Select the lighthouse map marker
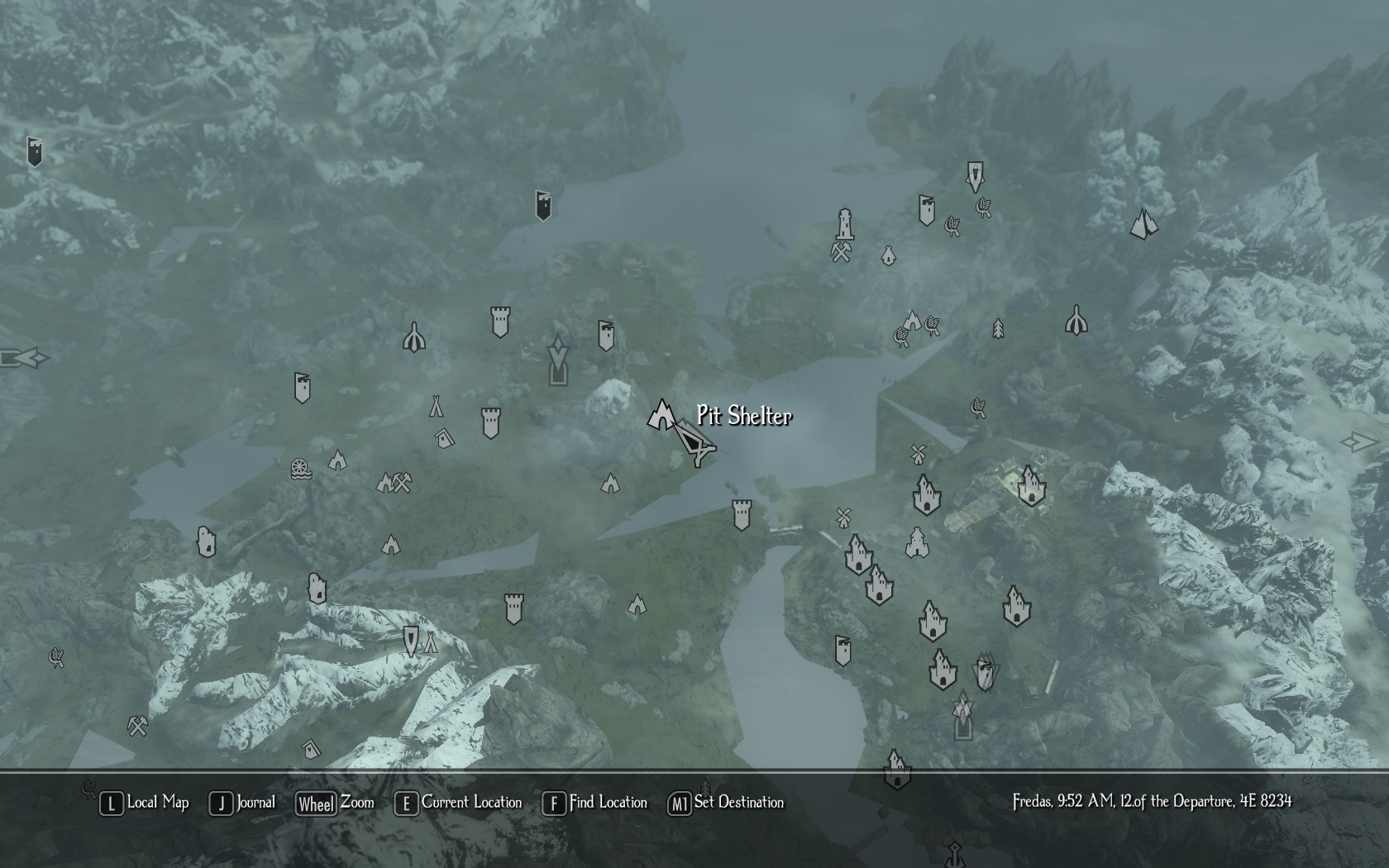The width and height of the screenshot is (1389, 868). point(844,223)
